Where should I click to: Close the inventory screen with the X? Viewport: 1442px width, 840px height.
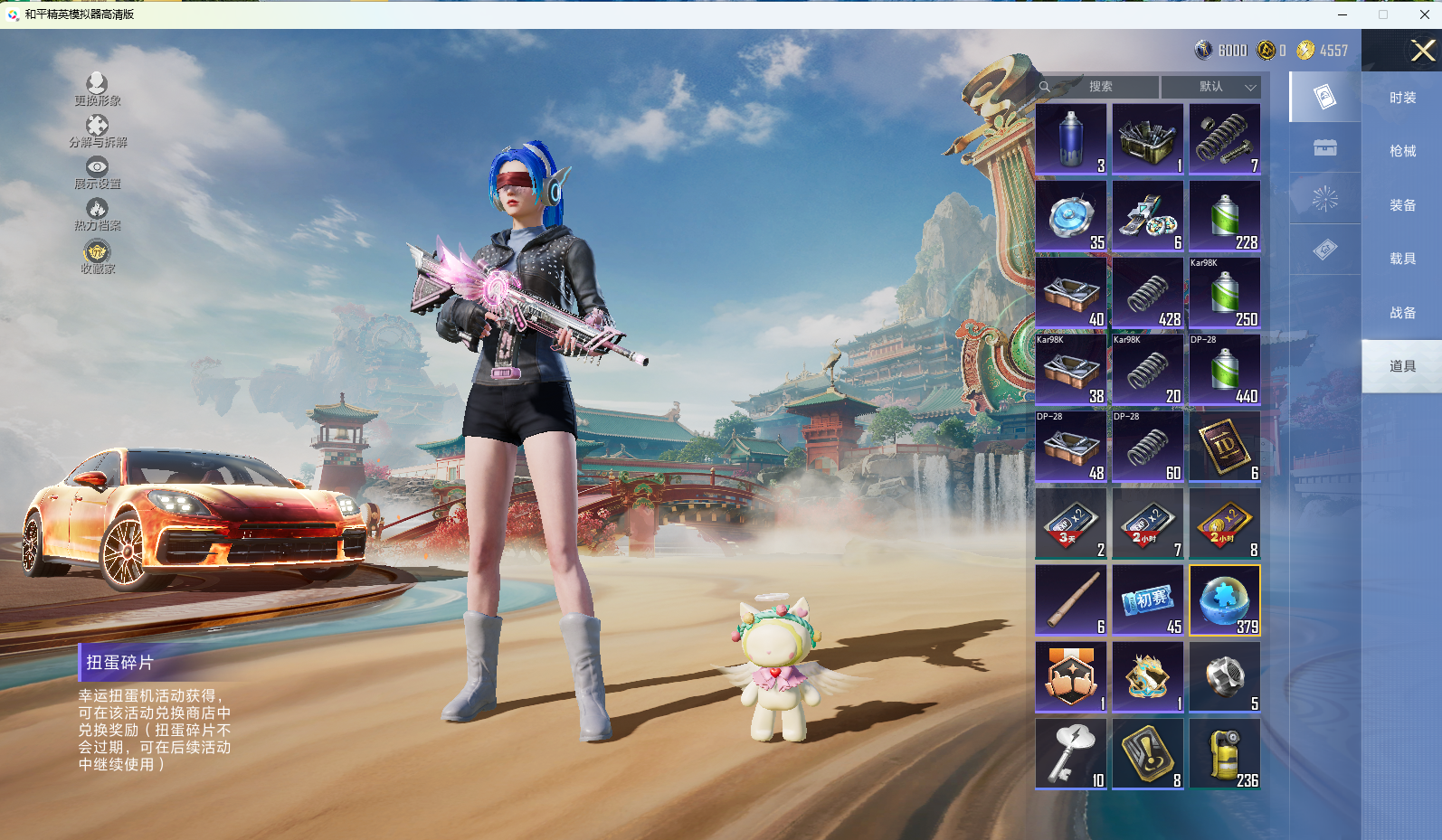pos(1422,51)
